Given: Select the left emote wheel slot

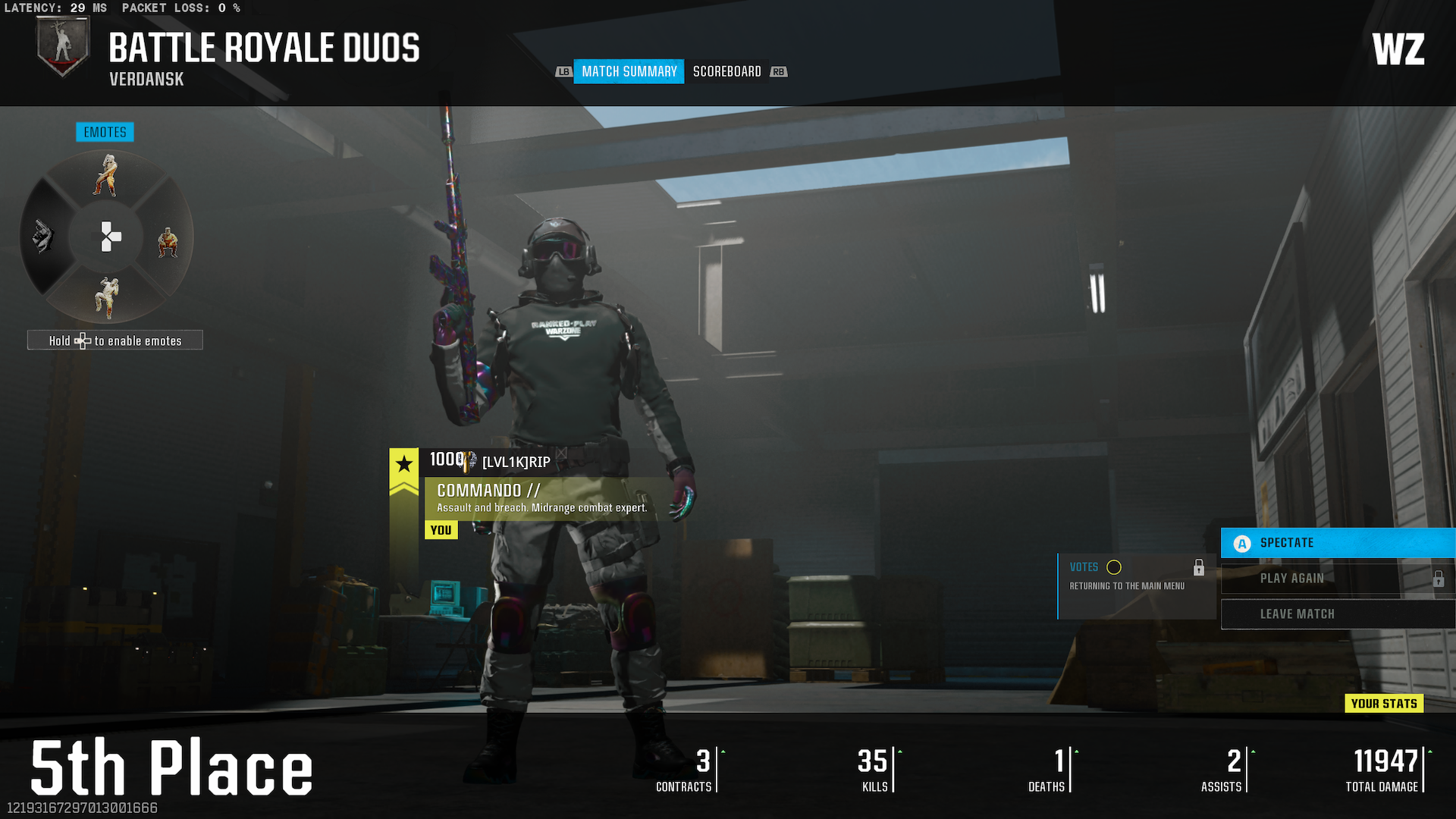Looking at the screenshot, I should (x=43, y=237).
